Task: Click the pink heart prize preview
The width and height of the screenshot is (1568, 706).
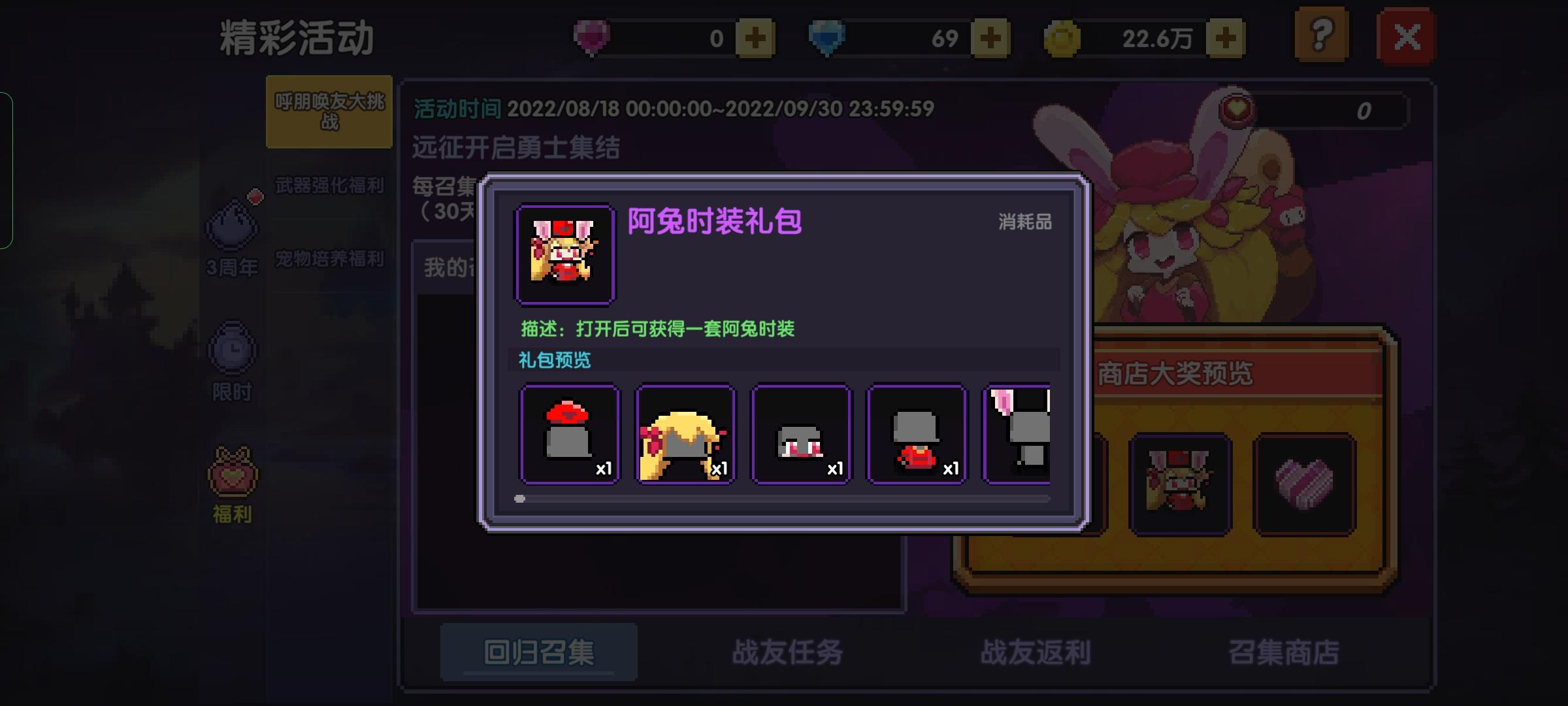Action: [1304, 482]
